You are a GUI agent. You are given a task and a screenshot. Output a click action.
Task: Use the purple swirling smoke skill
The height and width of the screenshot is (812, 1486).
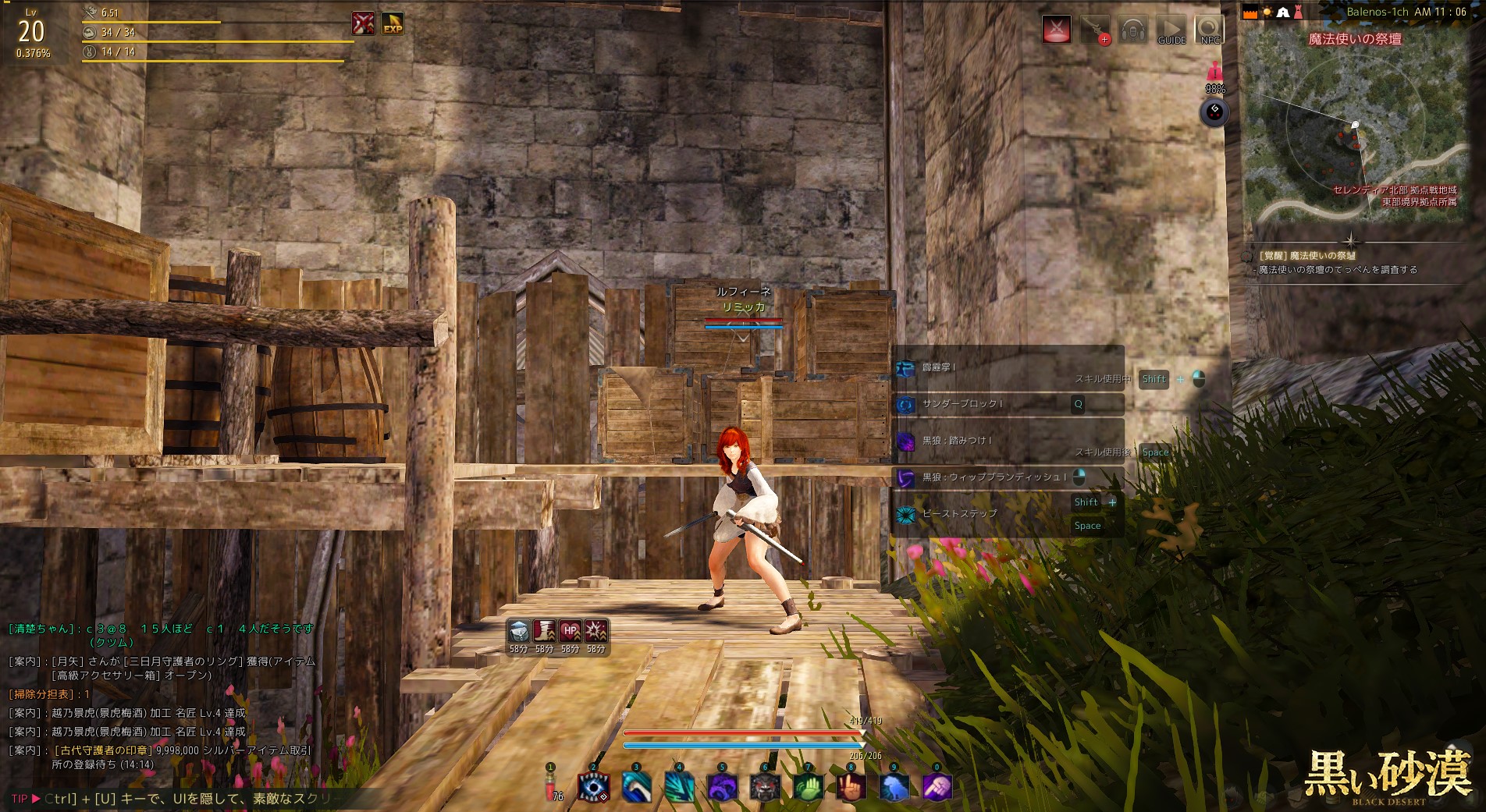(723, 786)
